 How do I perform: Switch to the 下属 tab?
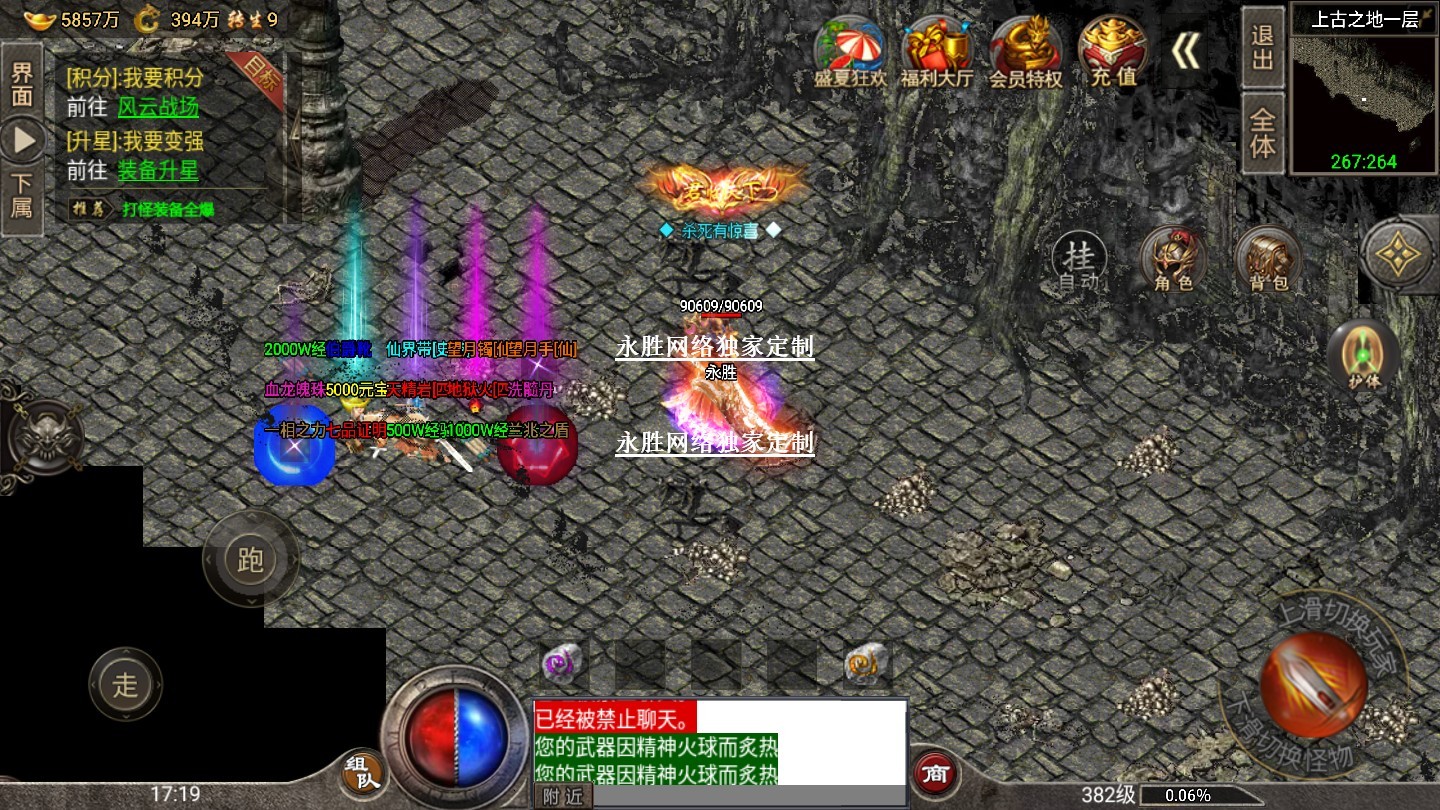[22, 195]
